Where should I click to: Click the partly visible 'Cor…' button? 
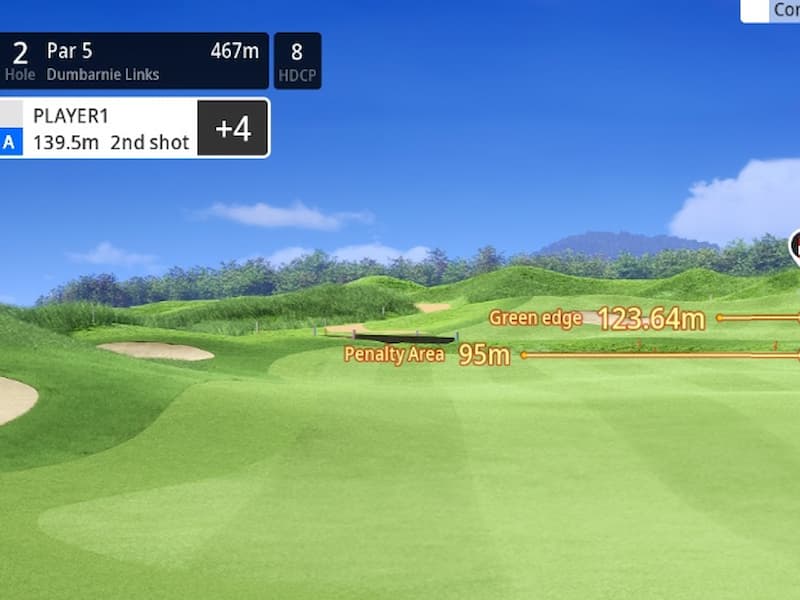click(x=772, y=10)
